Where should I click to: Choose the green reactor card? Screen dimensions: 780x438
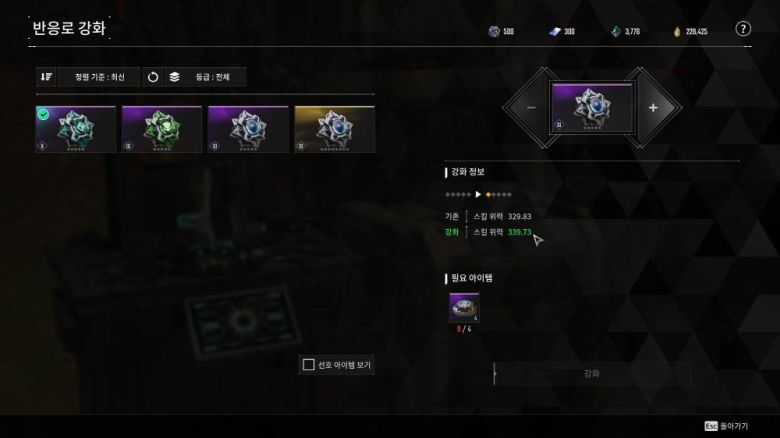(162, 130)
